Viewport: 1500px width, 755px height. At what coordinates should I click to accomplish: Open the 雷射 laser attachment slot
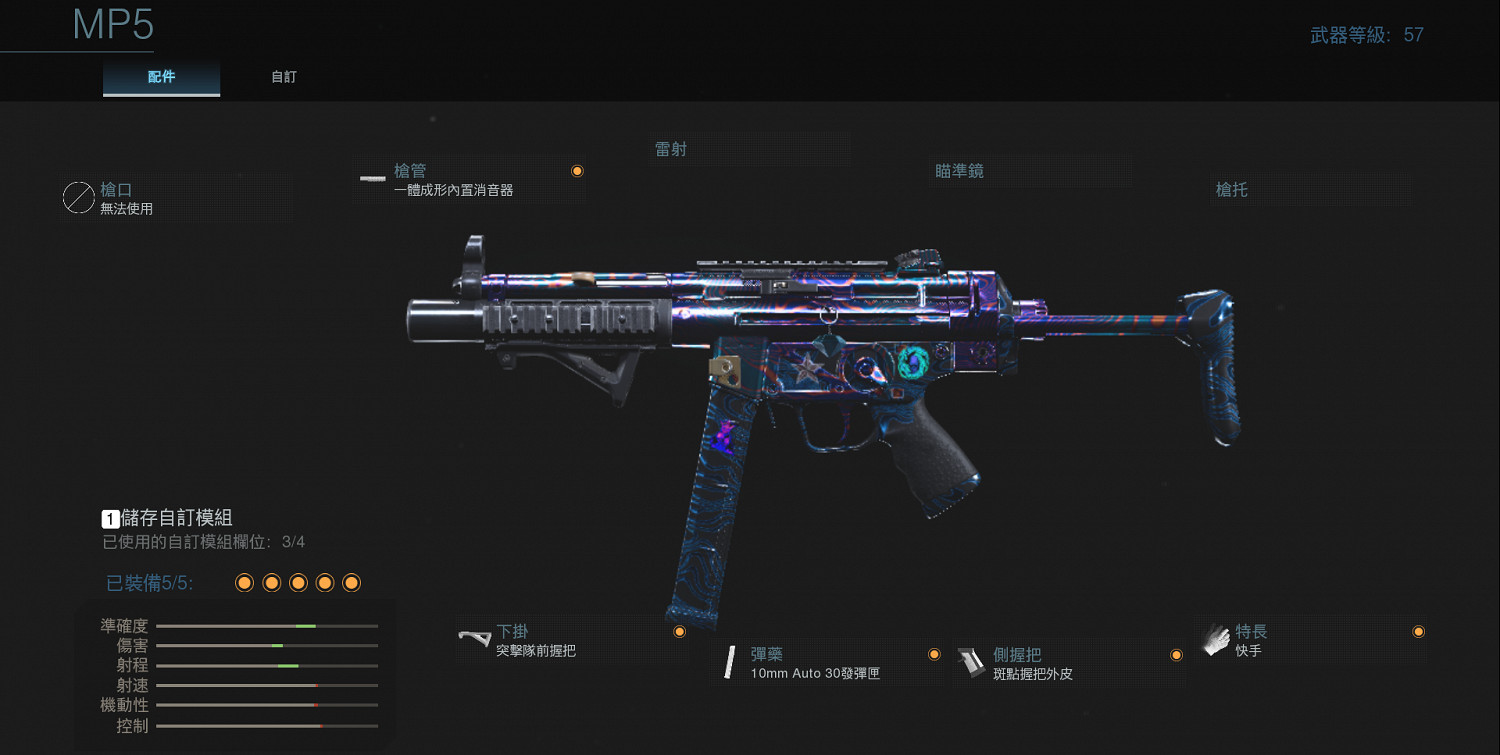670,148
